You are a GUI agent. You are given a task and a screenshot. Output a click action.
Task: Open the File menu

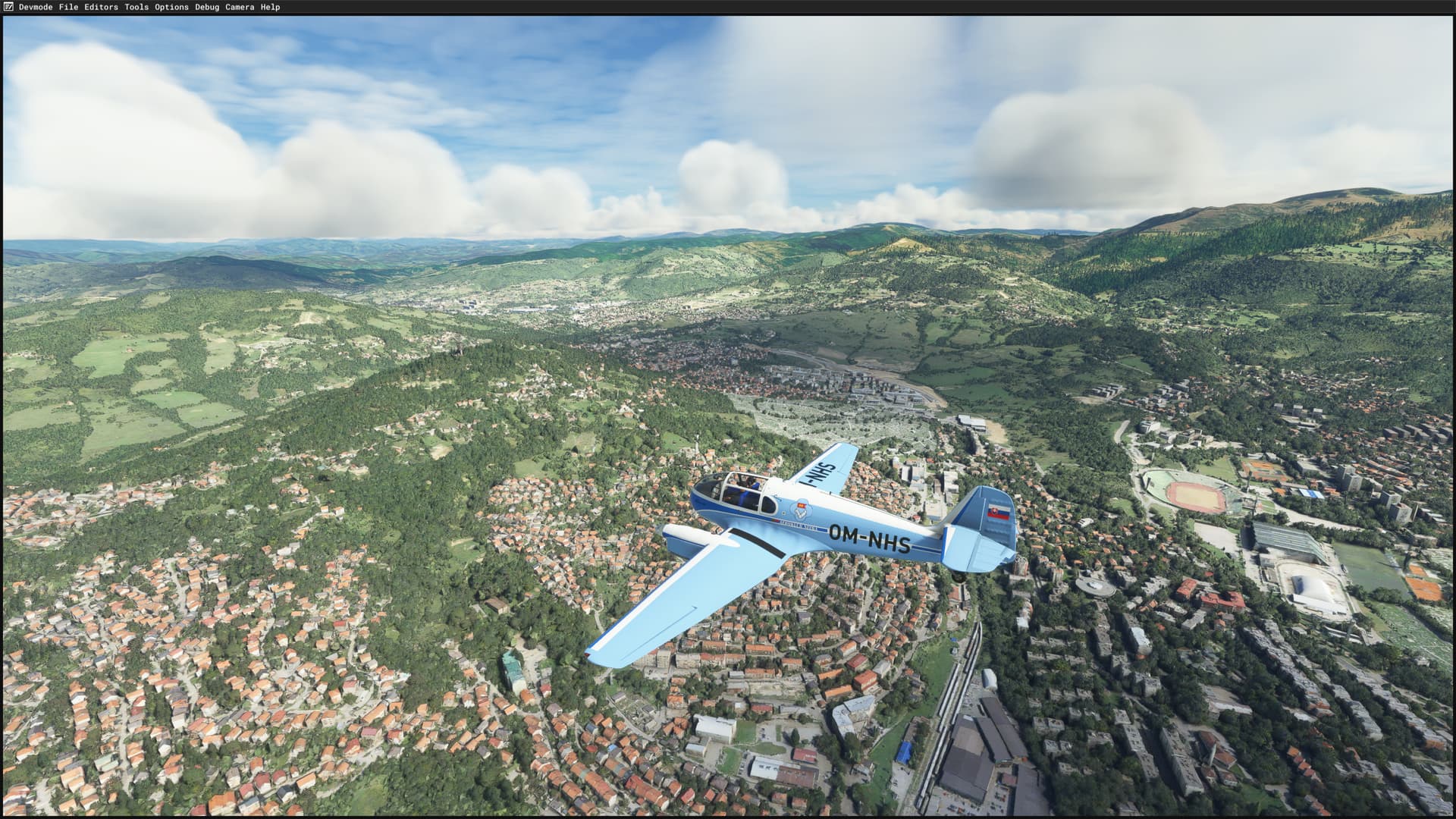coord(69,7)
